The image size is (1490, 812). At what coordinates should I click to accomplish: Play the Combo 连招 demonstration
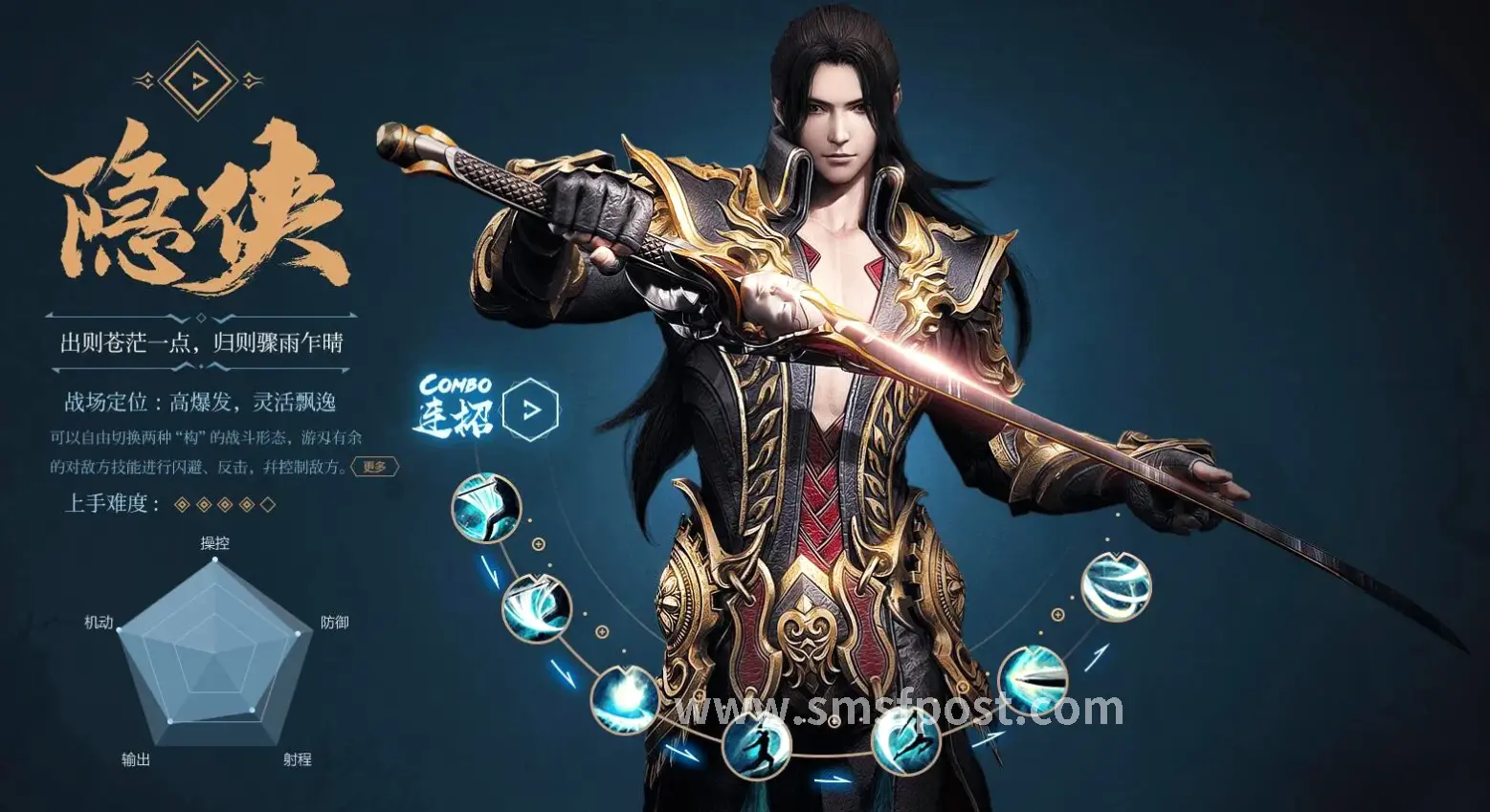(x=530, y=410)
